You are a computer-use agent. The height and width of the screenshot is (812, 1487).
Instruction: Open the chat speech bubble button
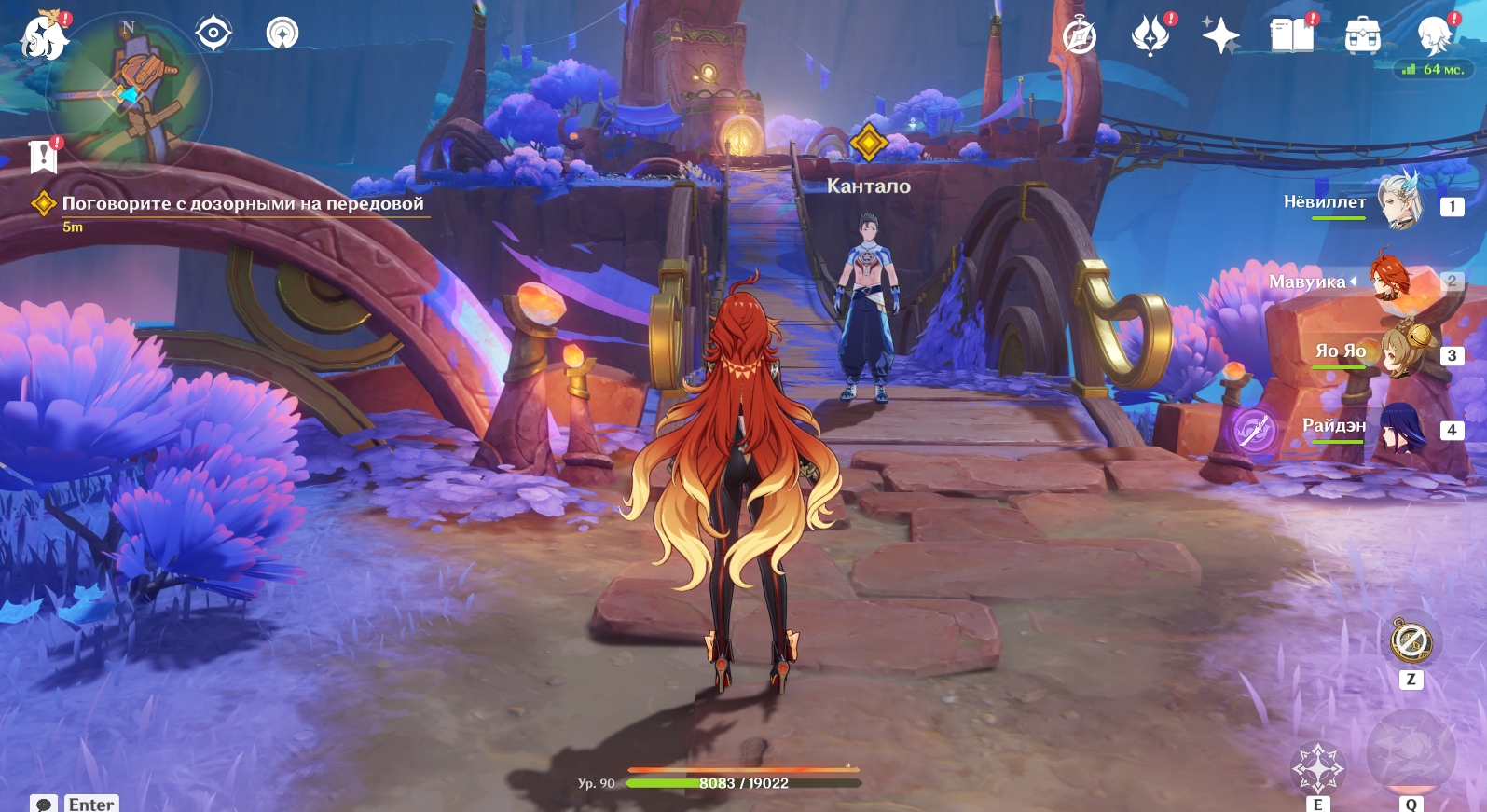pos(43,804)
